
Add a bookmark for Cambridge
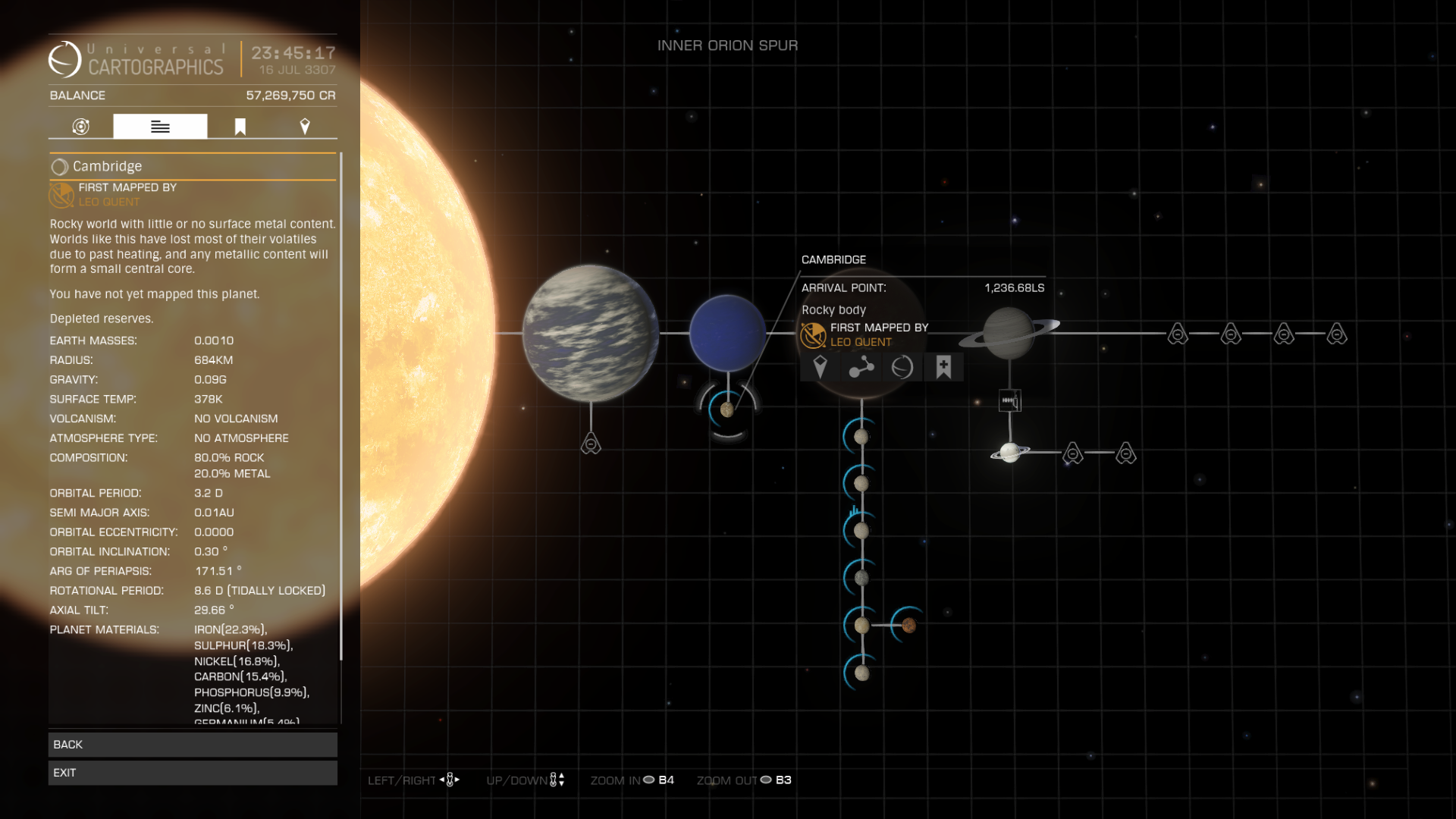click(943, 368)
